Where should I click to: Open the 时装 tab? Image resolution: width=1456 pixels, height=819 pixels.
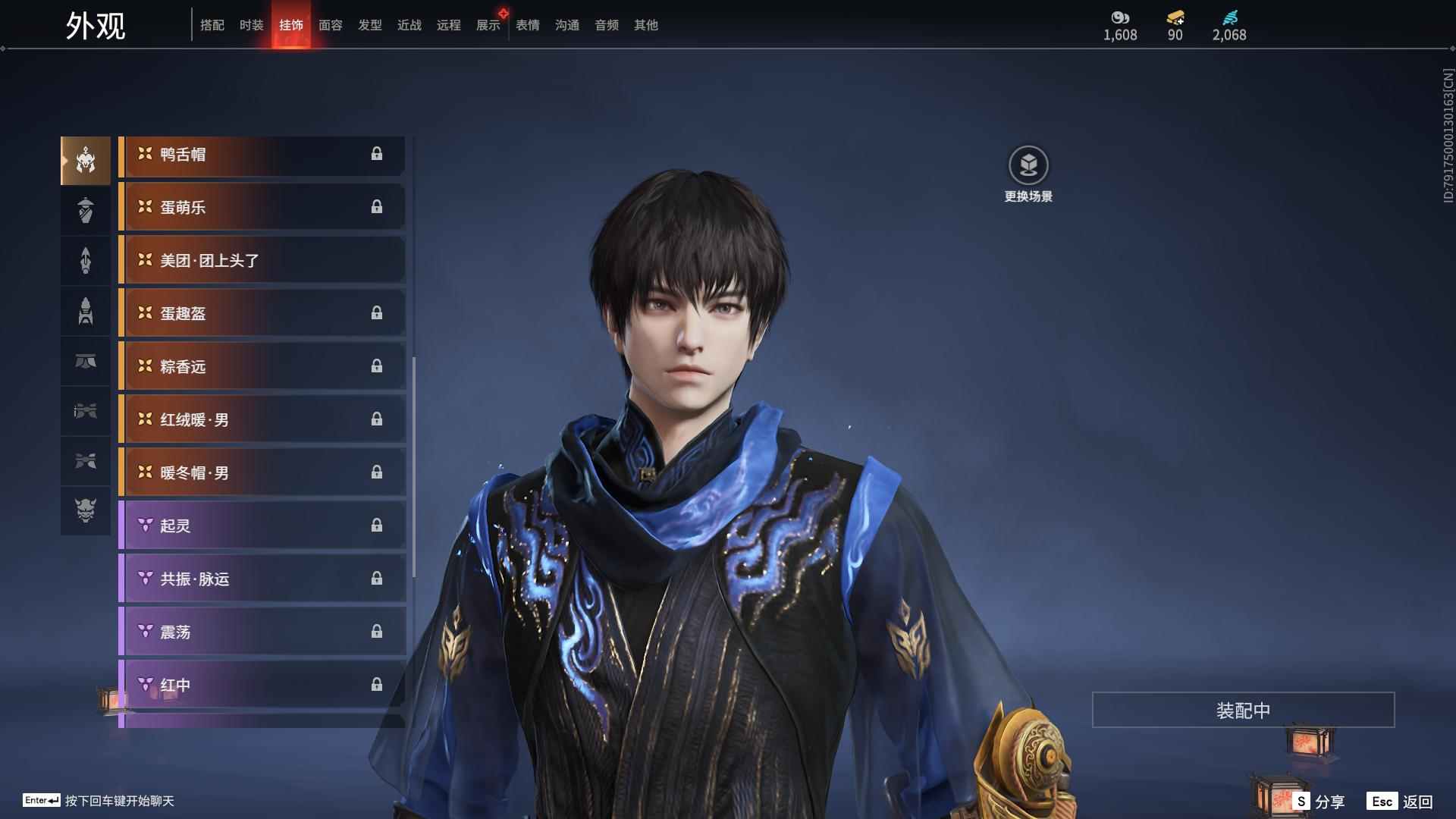pos(252,25)
